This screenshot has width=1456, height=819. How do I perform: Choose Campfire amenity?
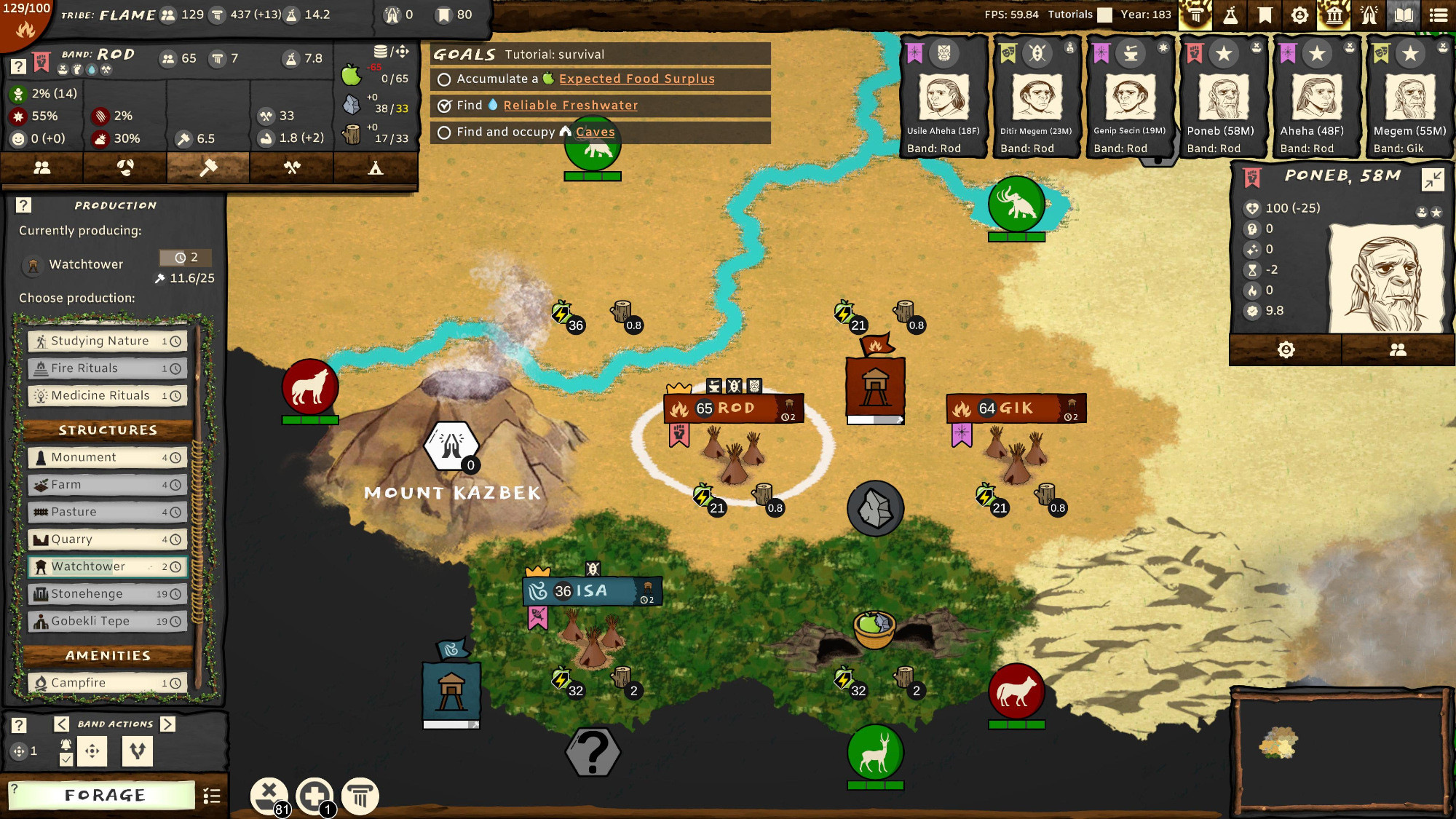[108, 683]
